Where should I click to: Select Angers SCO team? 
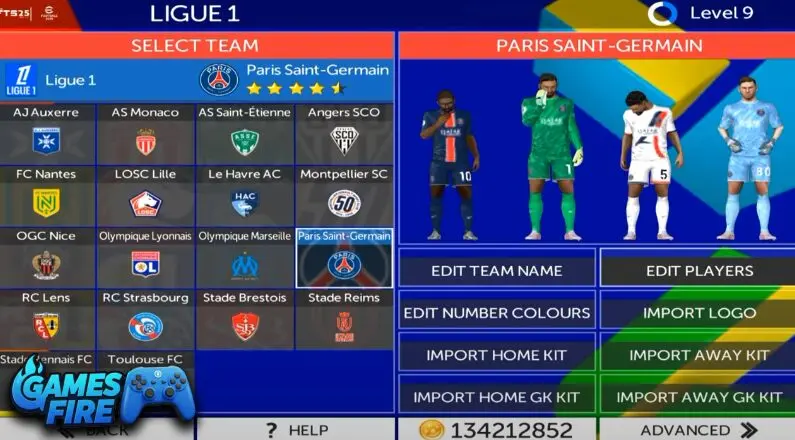point(344,134)
